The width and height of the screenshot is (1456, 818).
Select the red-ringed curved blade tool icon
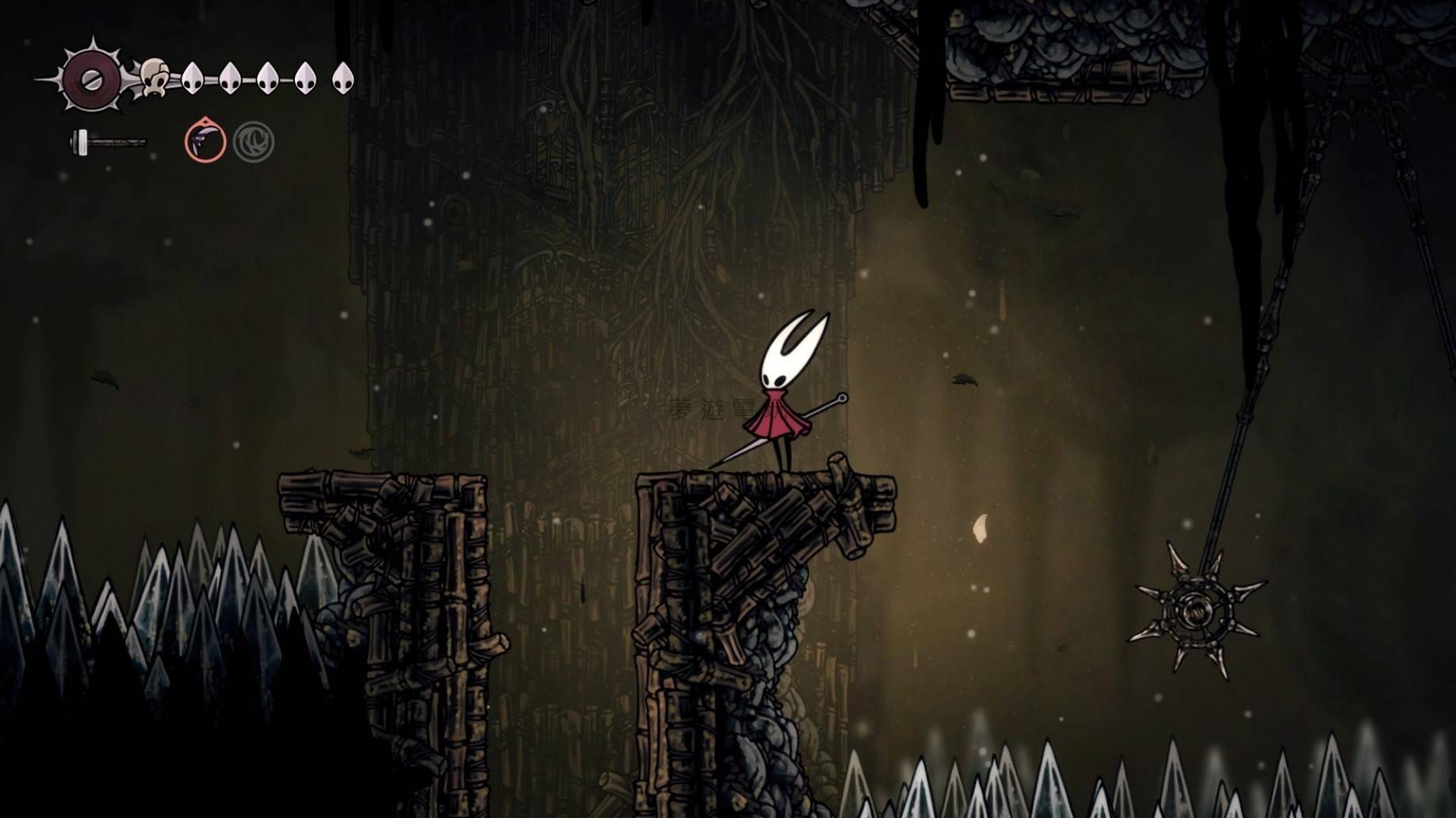click(x=205, y=142)
